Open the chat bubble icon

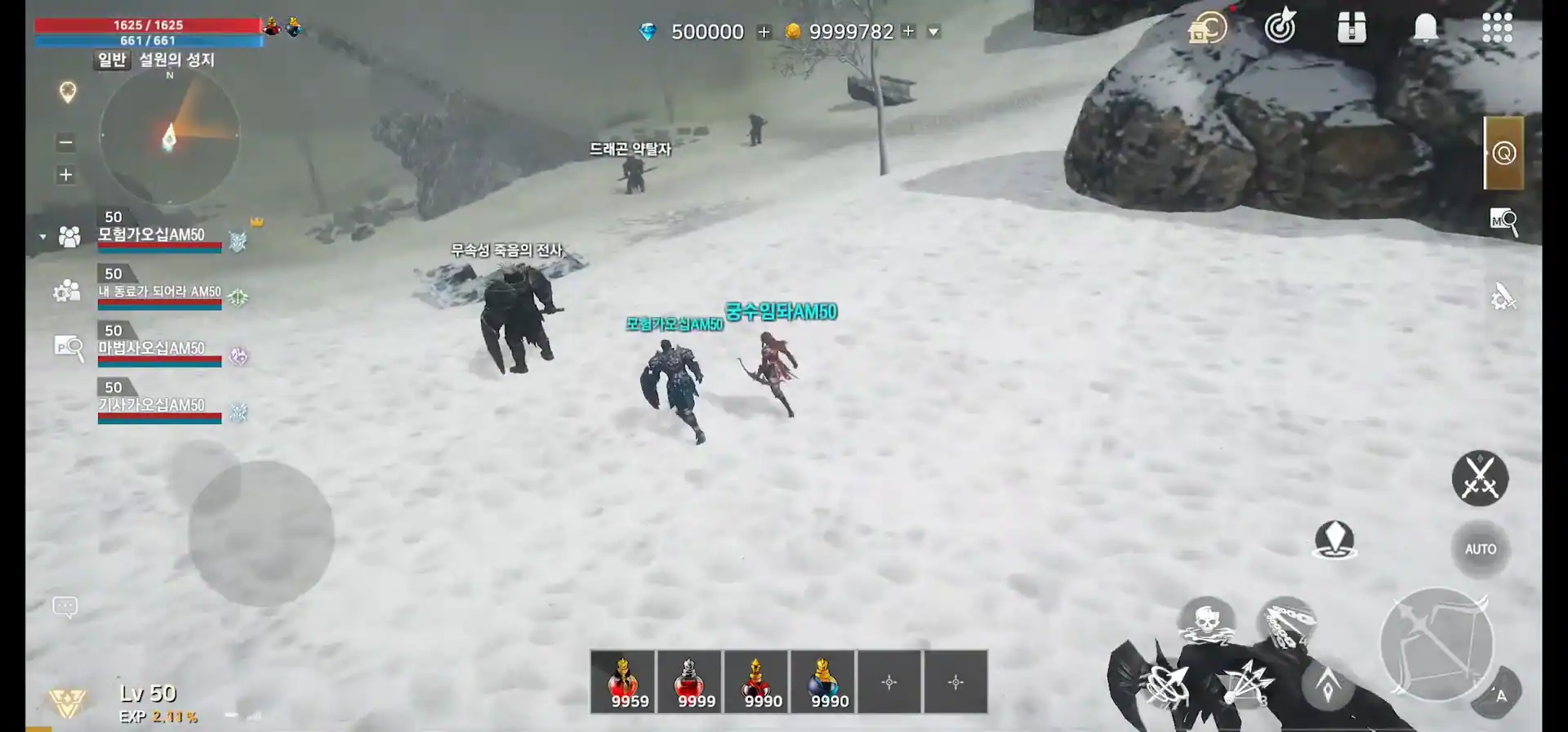(x=65, y=607)
